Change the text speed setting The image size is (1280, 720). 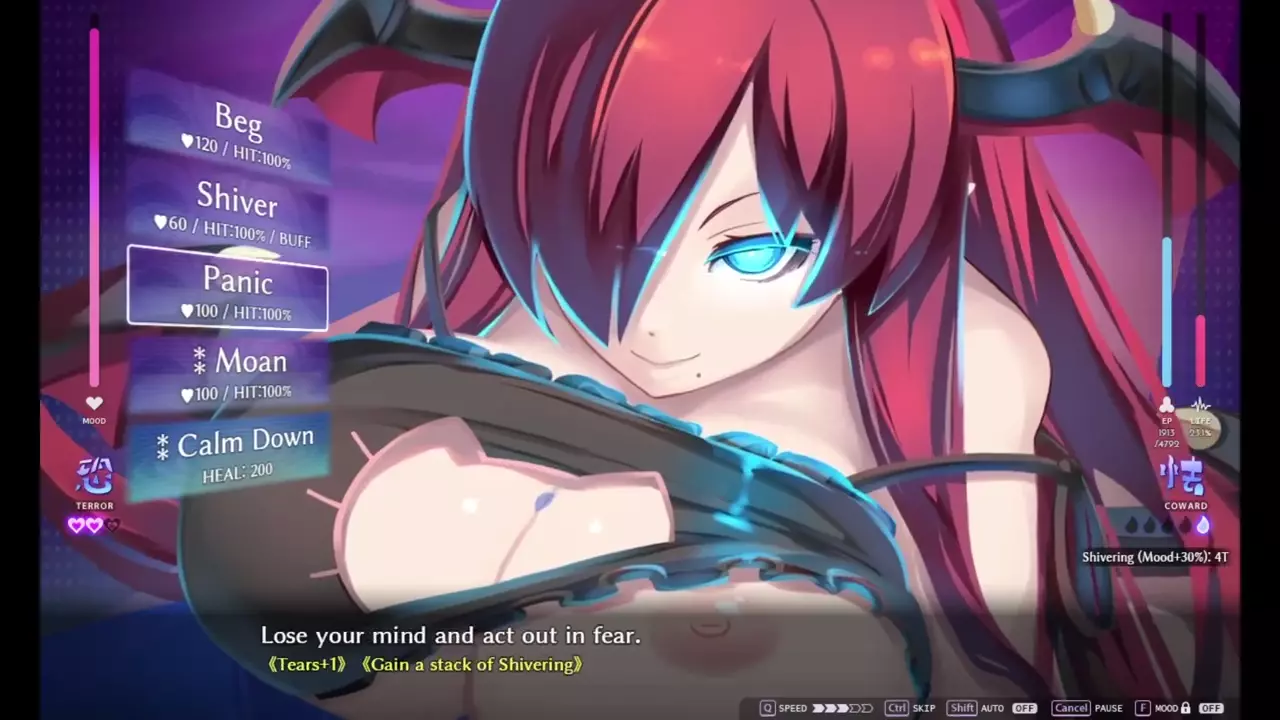842,708
